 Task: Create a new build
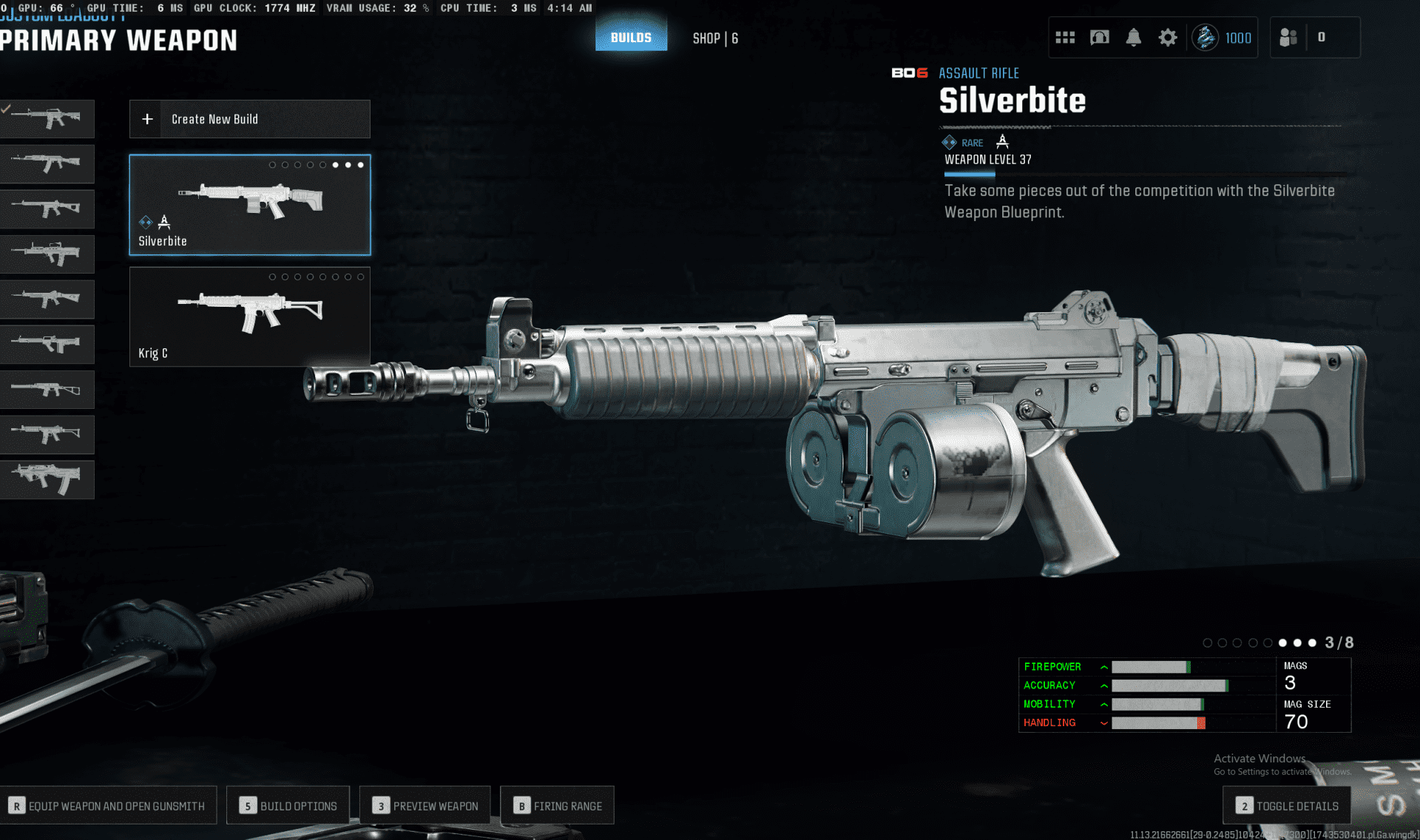point(250,119)
